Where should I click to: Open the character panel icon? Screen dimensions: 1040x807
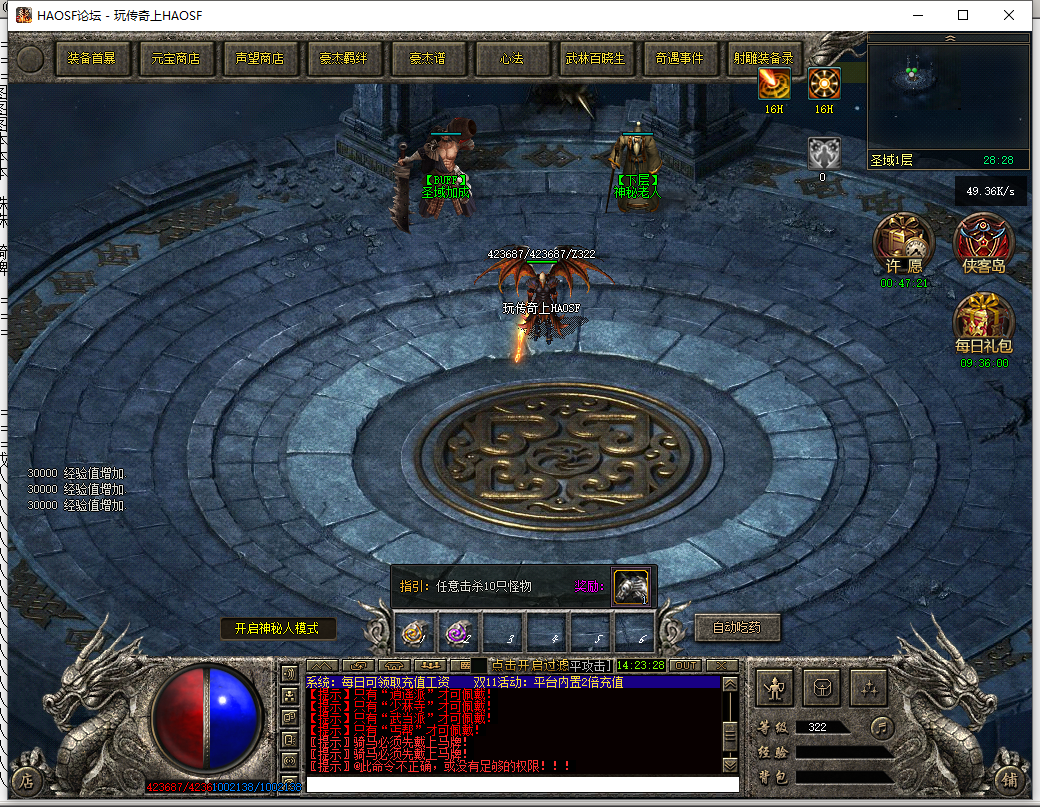pyautogui.click(x=776, y=689)
